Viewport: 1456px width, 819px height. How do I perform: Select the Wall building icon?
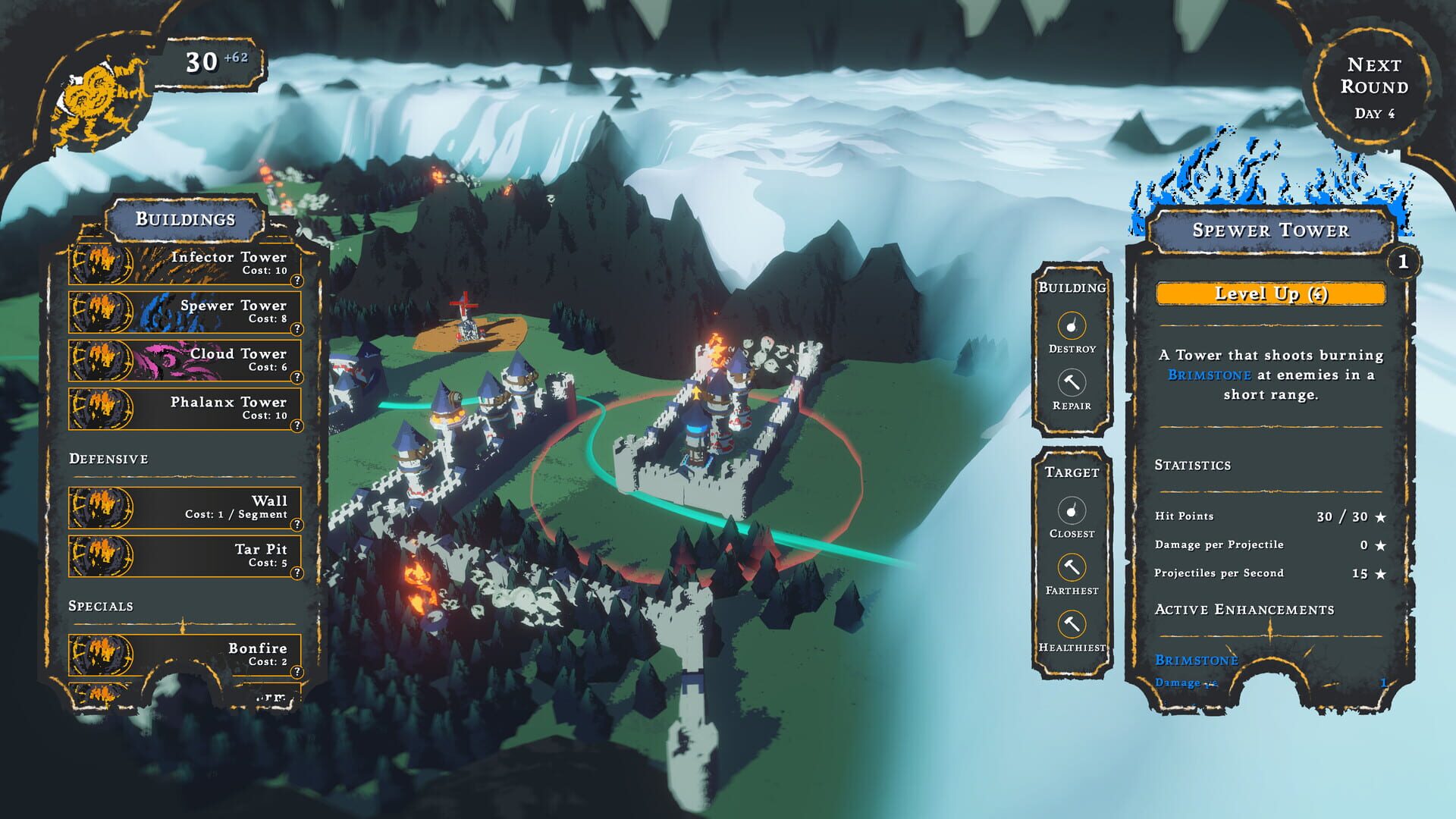pyautogui.click(x=100, y=507)
